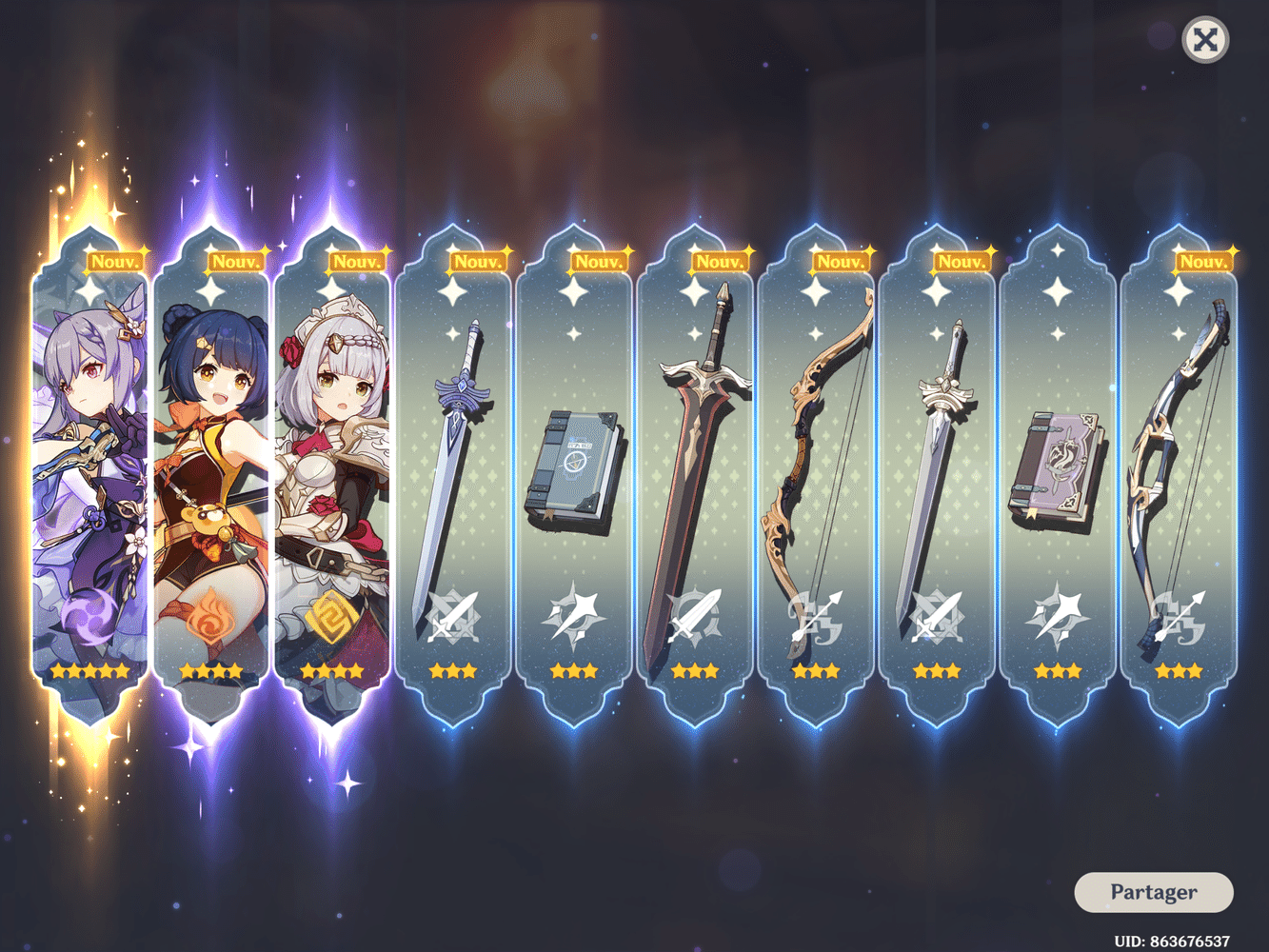Select the catalyst weapon-type icon under the blue book
Image resolution: width=1269 pixels, height=952 pixels.
(575, 614)
